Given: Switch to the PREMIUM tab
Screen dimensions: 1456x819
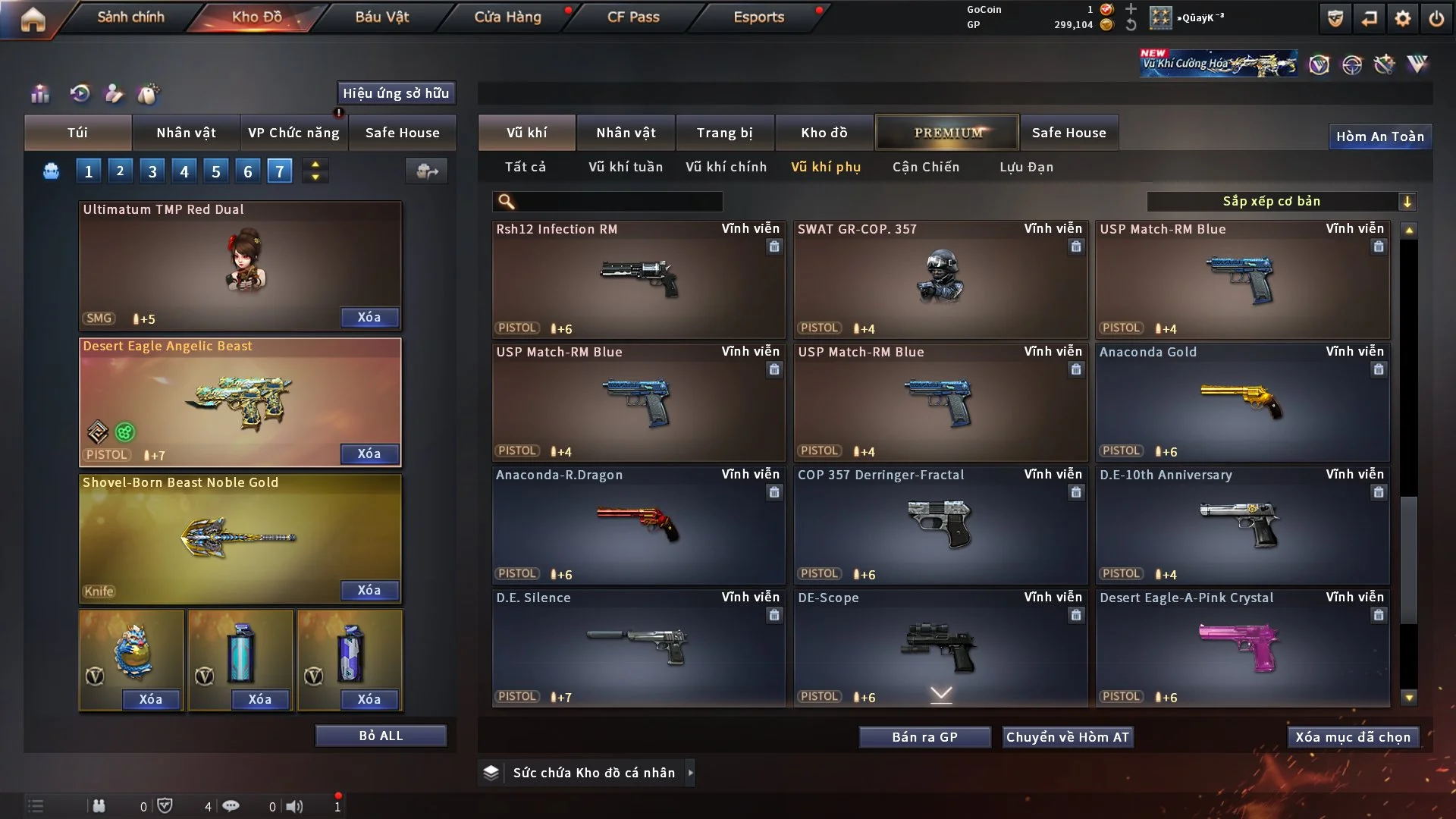Looking at the screenshot, I should (948, 133).
